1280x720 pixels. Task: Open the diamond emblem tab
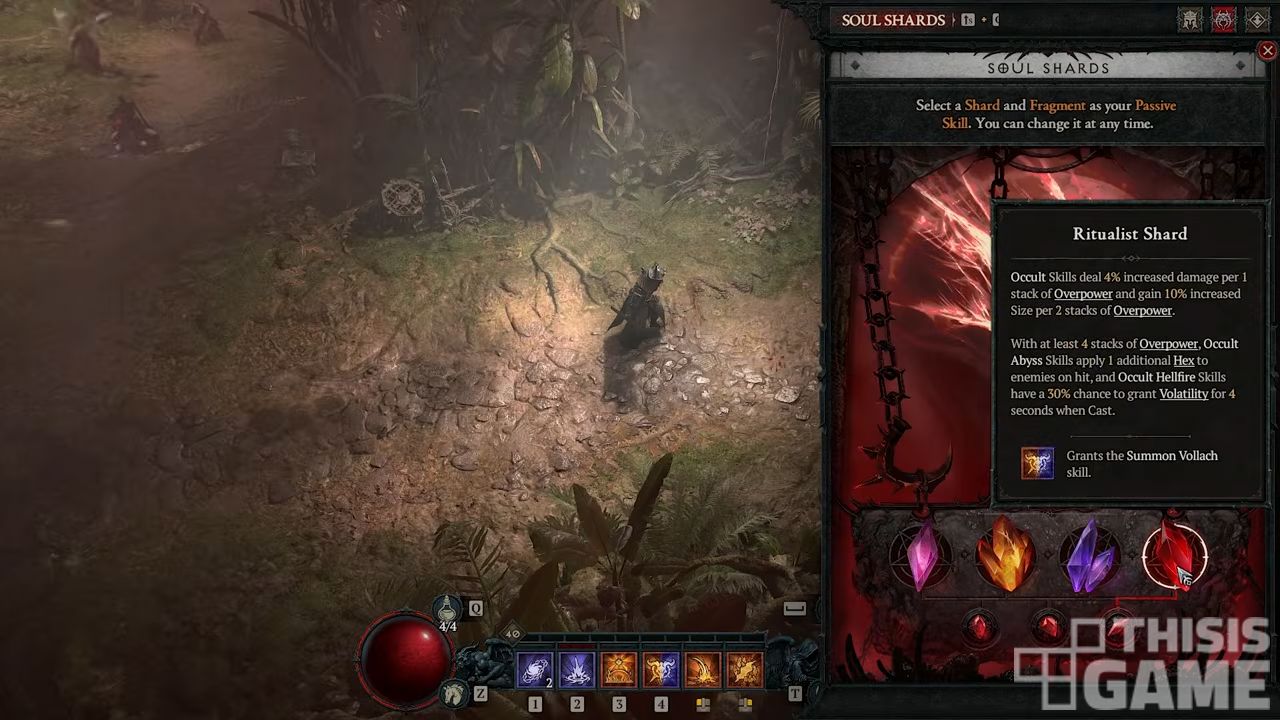point(1257,20)
